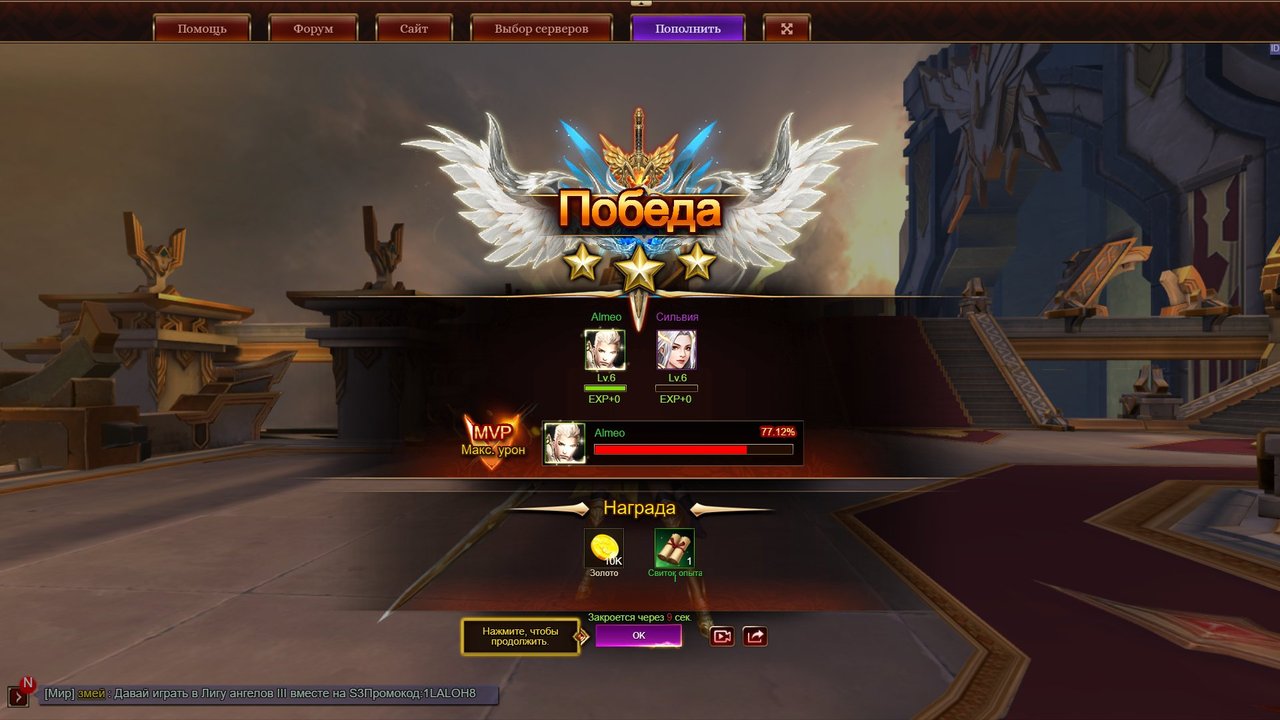Image resolution: width=1280 pixels, height=720 pixels.
Task: Toggle fullscreen mode icon
Action: point(787,28)
